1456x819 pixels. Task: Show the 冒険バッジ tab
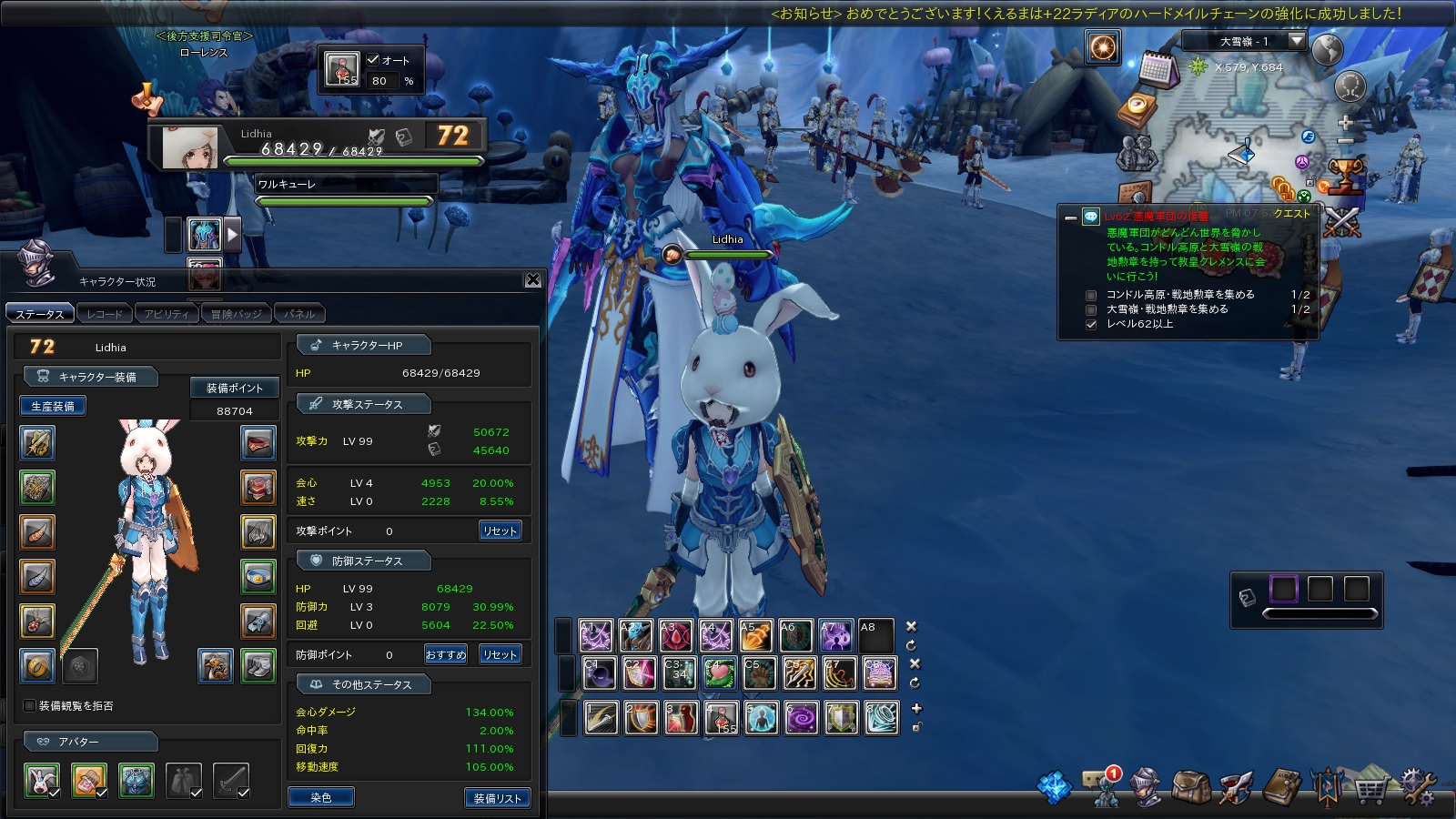236,314
